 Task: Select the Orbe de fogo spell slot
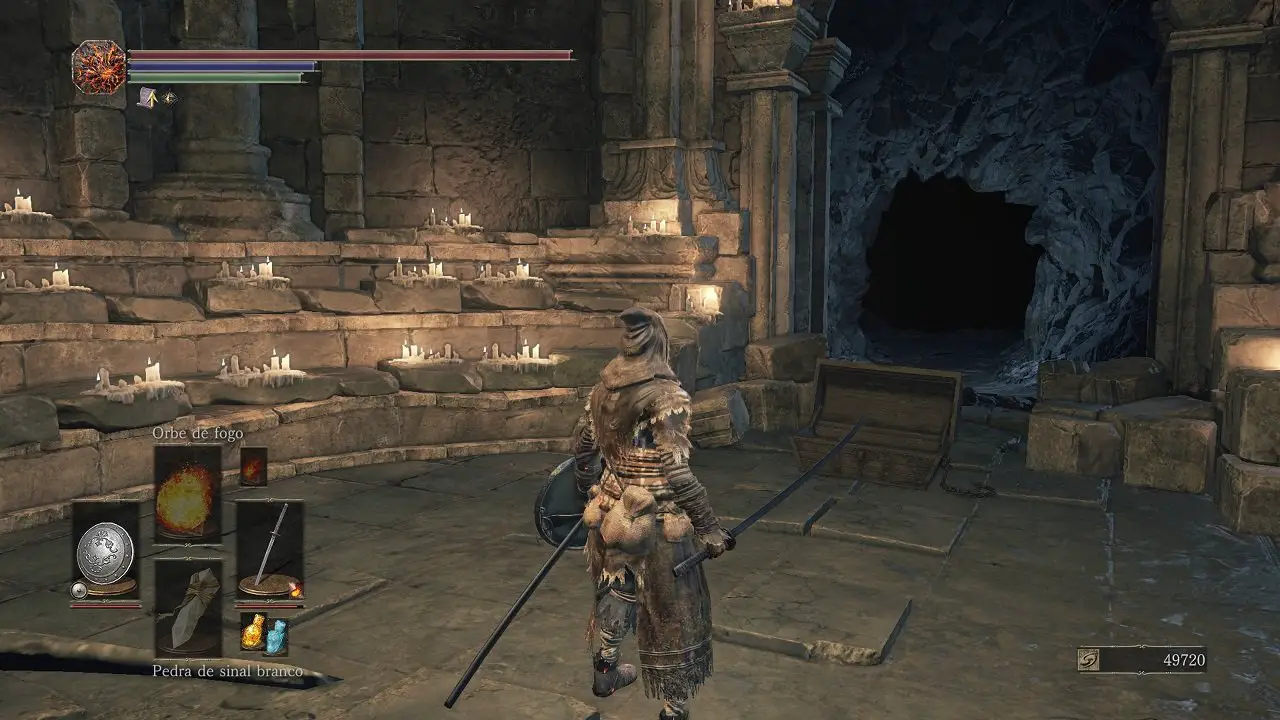[x=187, y=494]
